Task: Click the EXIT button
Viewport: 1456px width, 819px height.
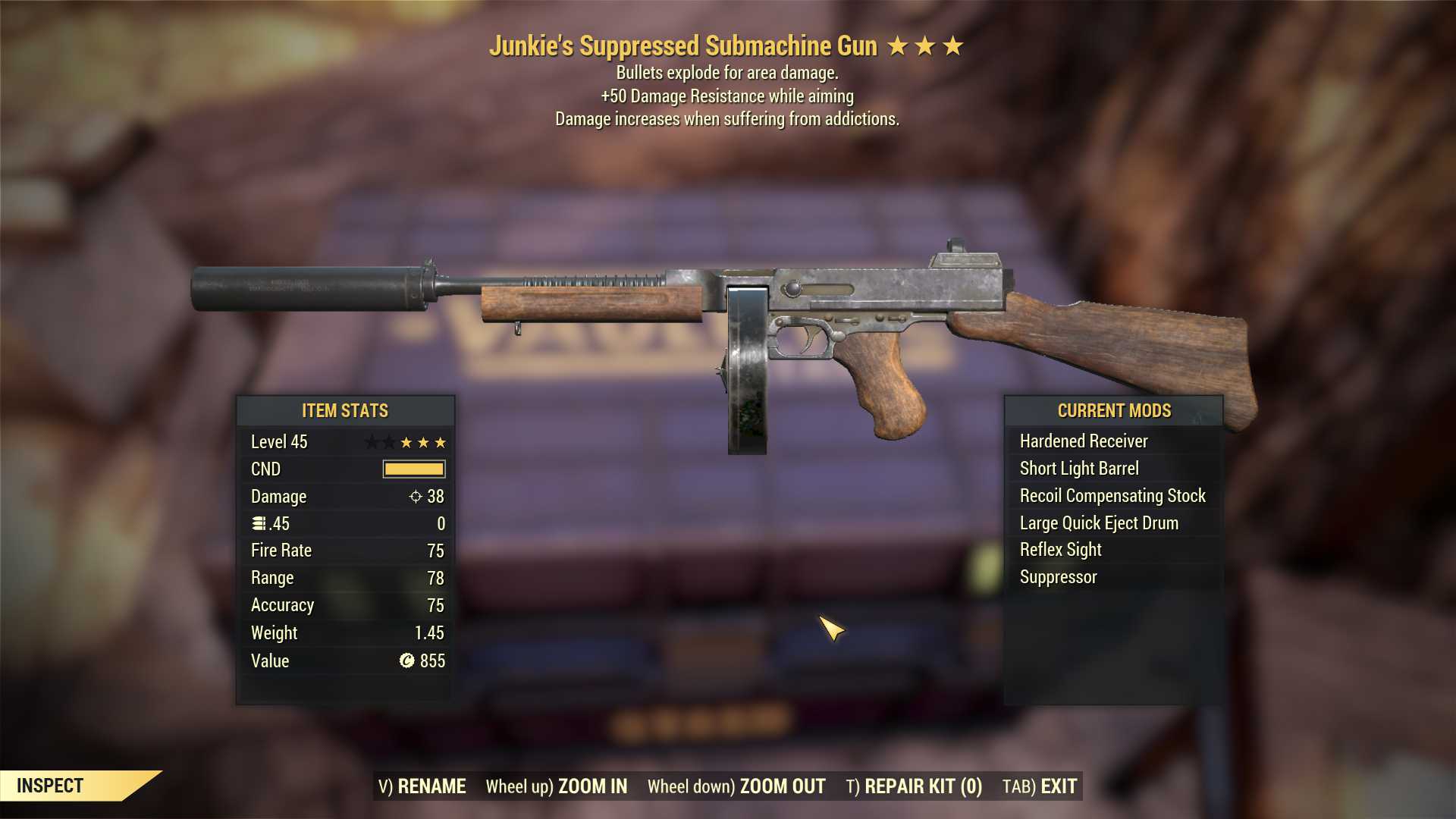Action: pyautogui.click(x=1059, y=786)
